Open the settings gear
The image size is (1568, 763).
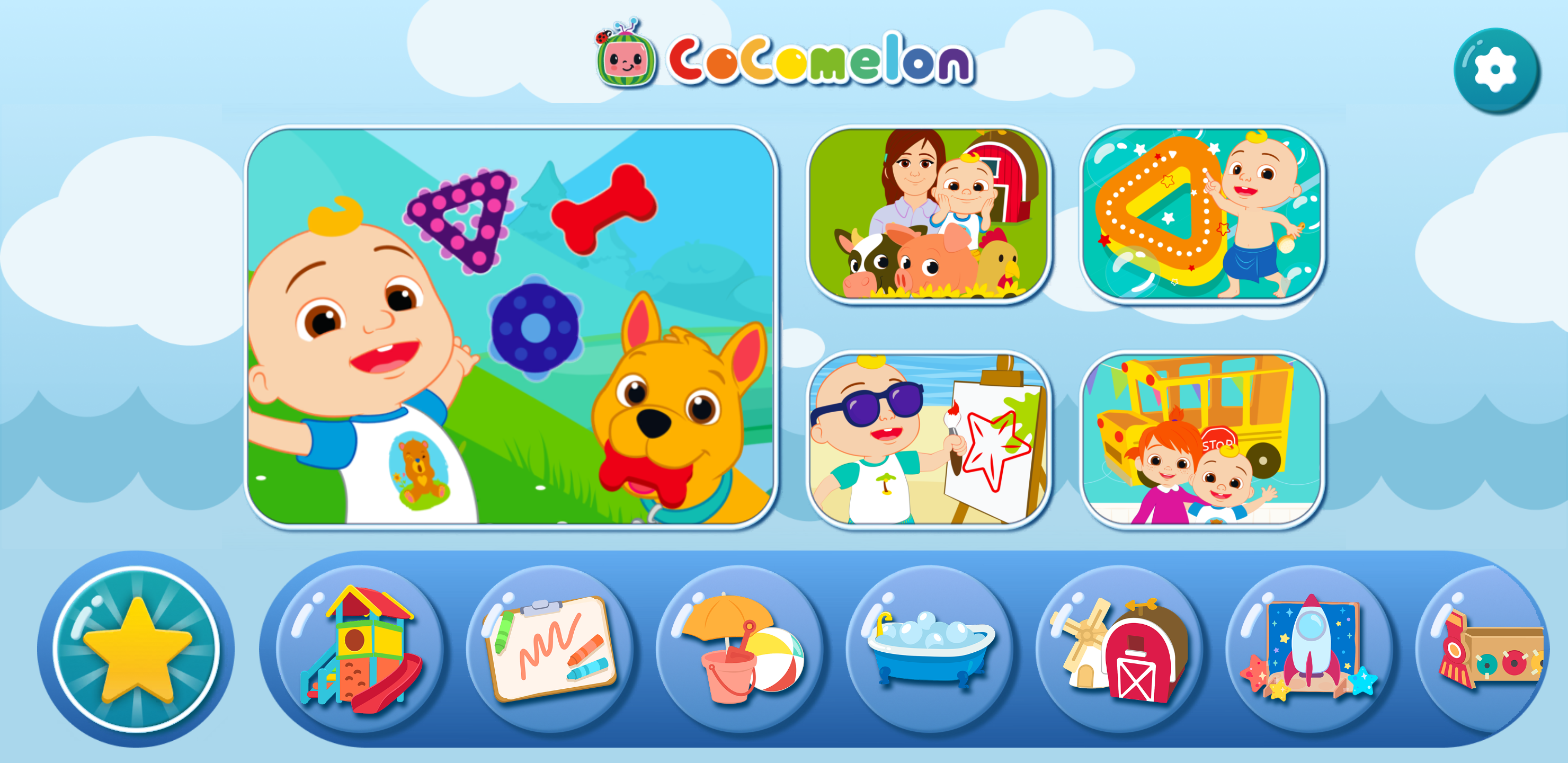tap(1496, 69)
